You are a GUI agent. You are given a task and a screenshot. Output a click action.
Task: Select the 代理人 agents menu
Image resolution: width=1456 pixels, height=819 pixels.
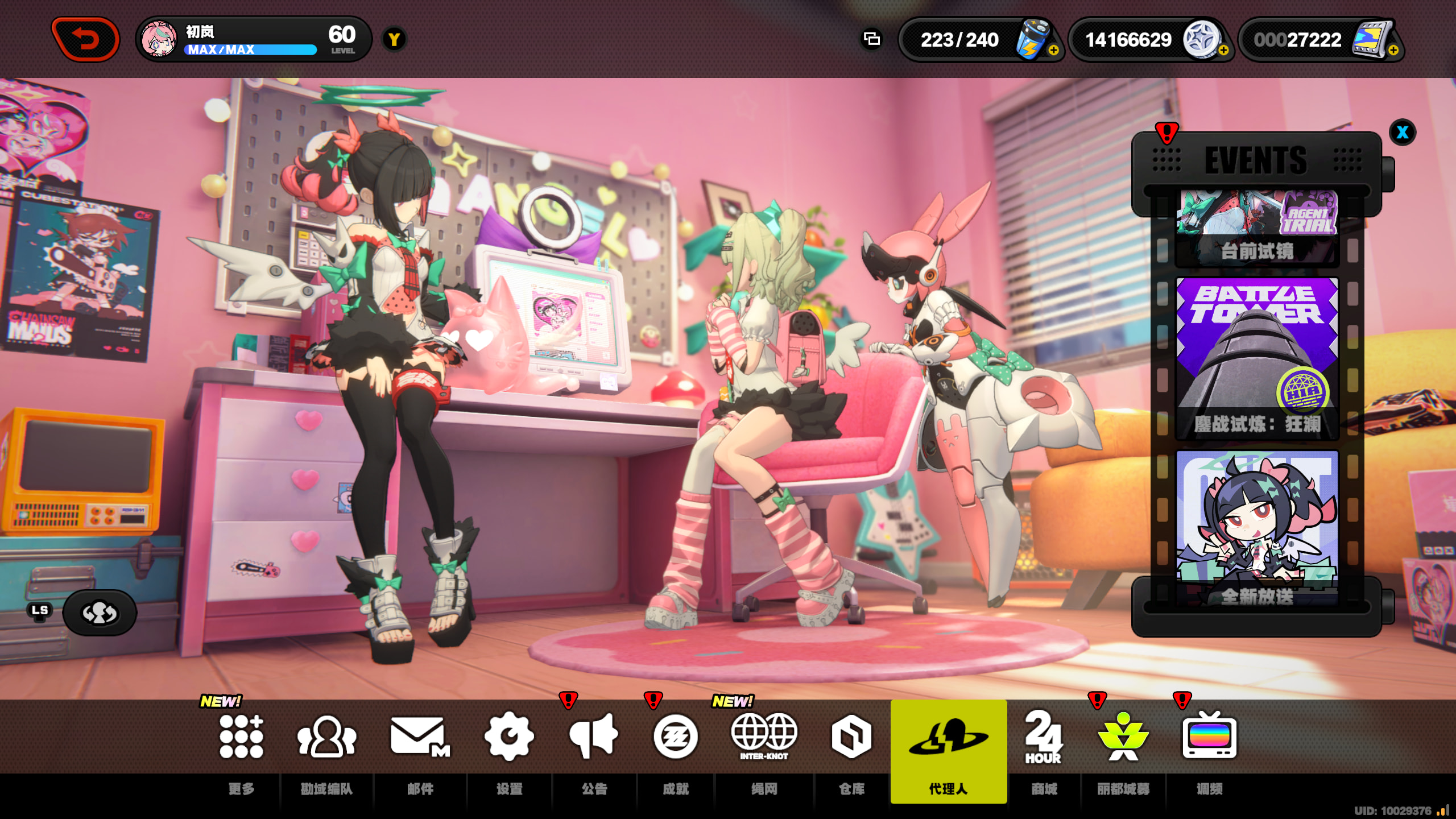click(x=948, y=751)
